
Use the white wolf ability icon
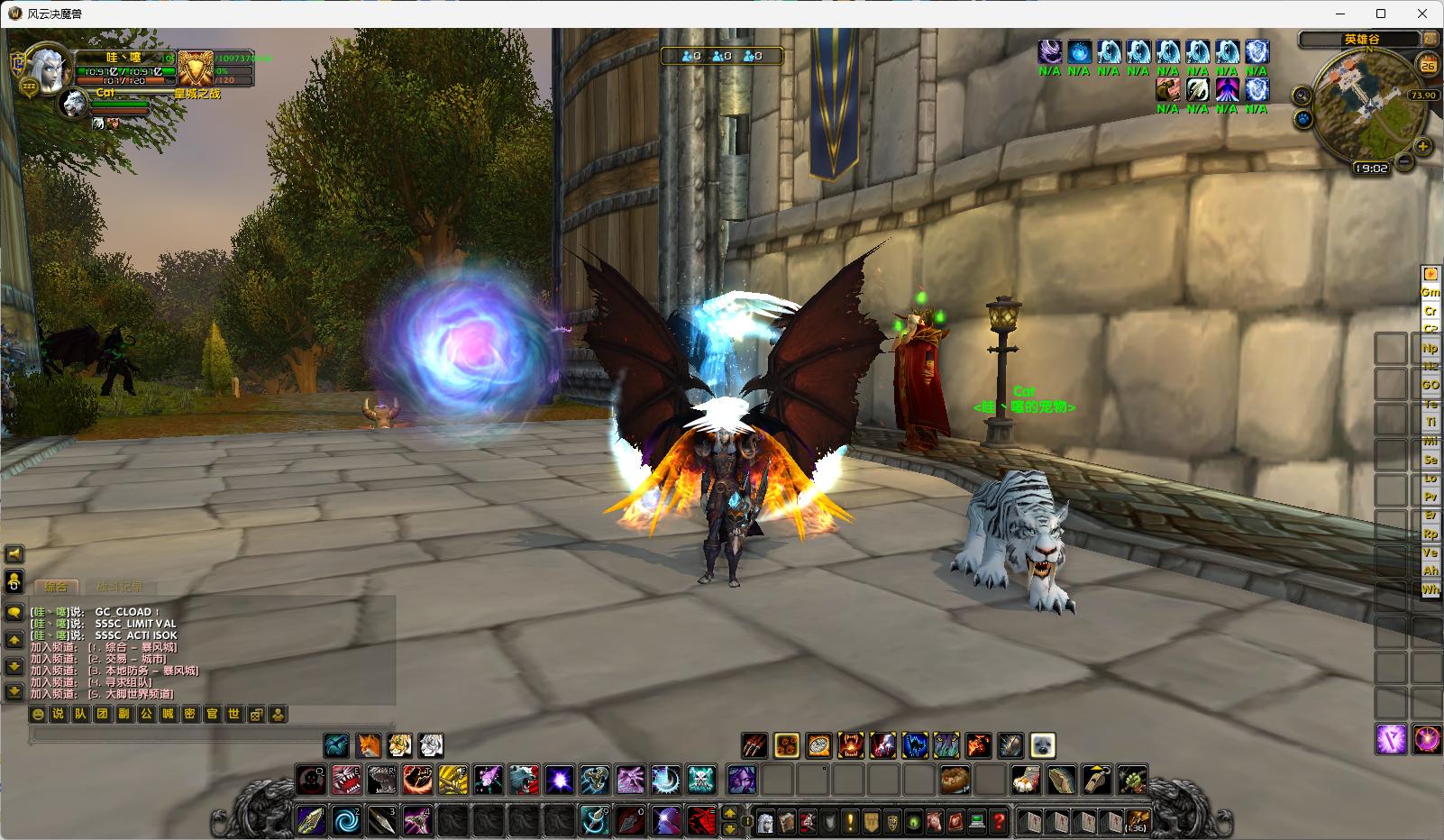pyautogui.click(x=524, y=779)
